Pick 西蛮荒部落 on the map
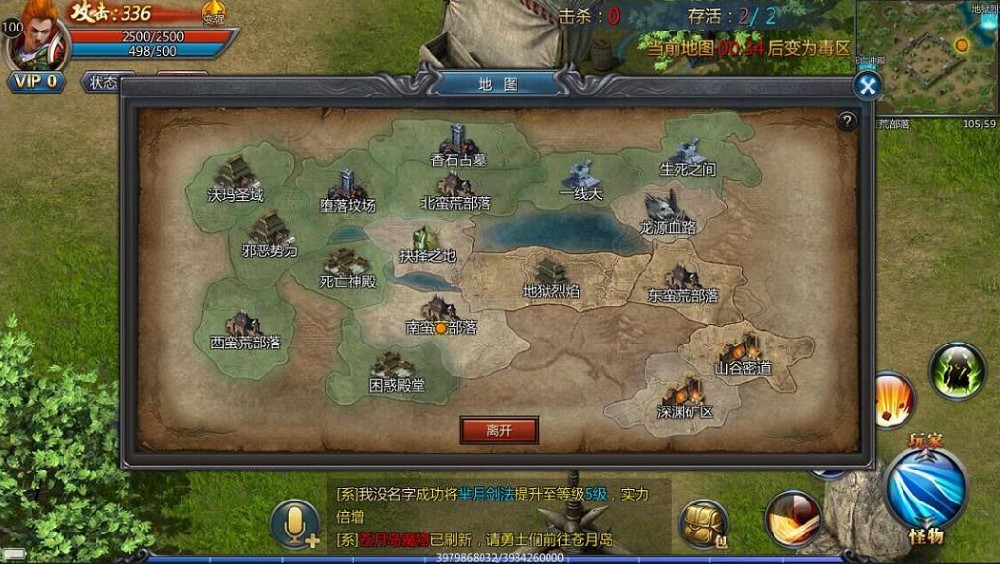 pyautogui.click(x=245, y=329)
